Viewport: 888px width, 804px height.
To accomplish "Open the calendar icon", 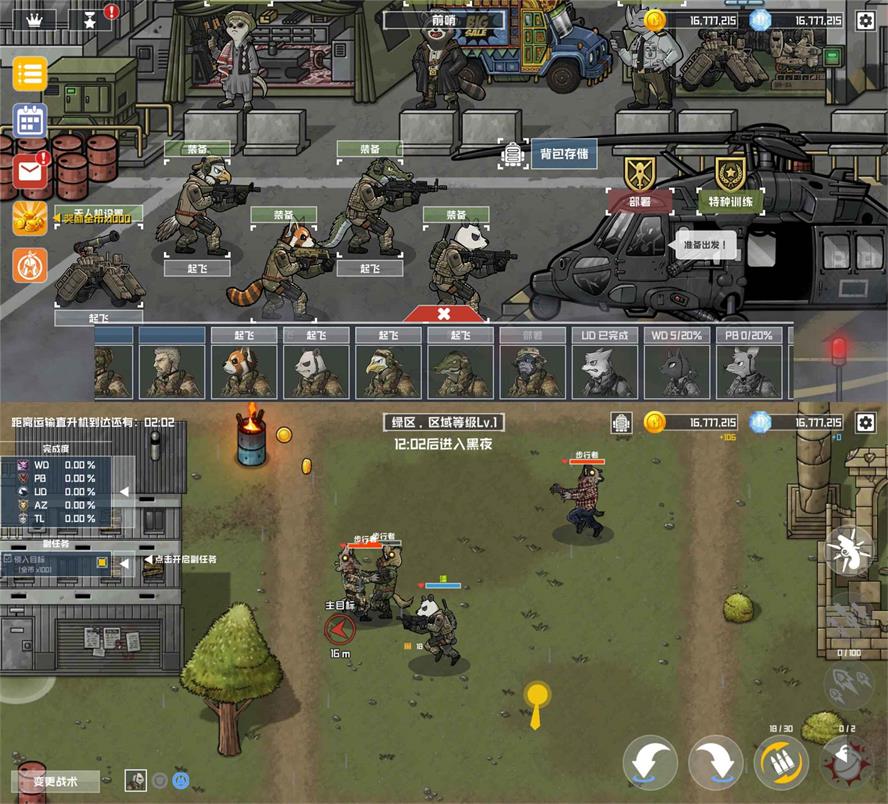I will [x=30, y=120].
